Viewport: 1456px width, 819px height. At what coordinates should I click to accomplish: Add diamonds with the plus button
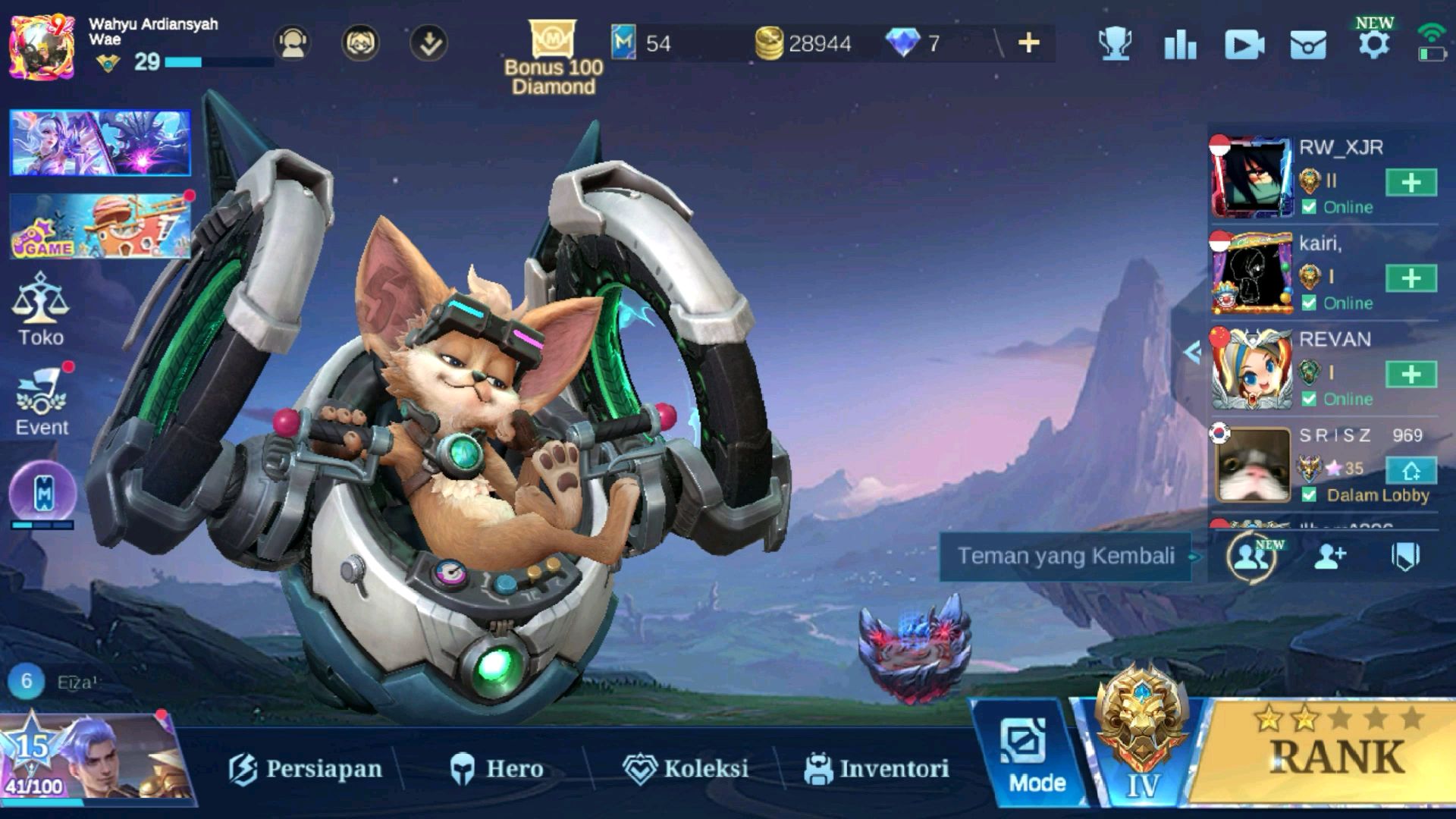coord(1028,43)
